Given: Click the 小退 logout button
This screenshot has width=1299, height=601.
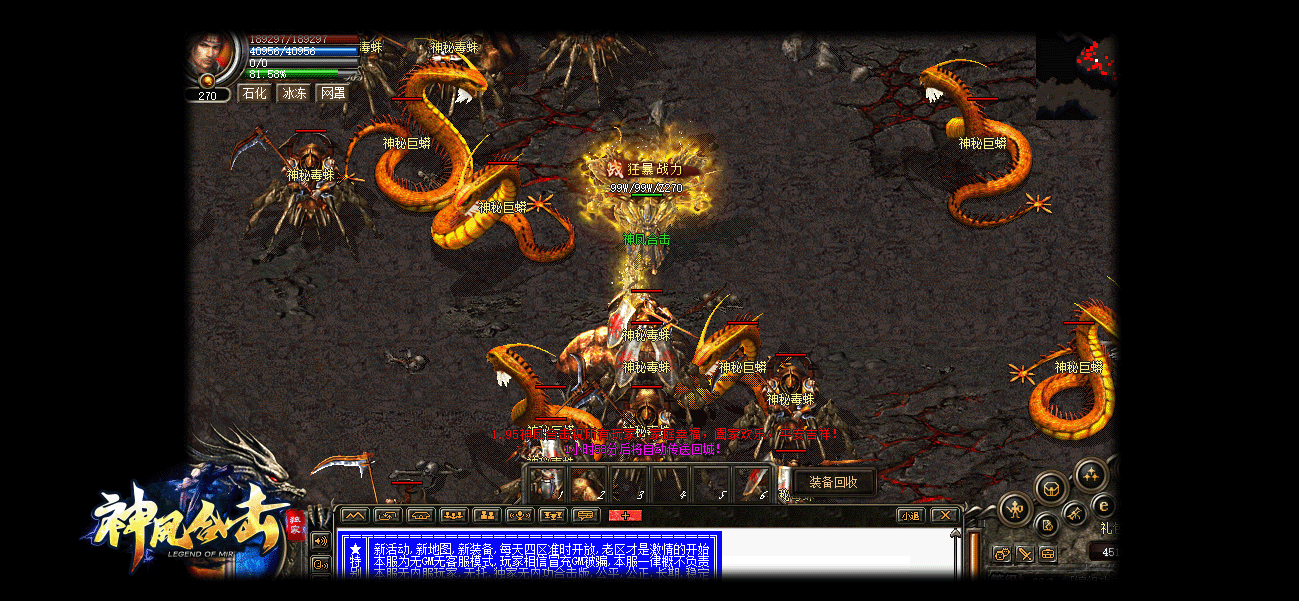Looking at the screenshot, I should (x=909, y=515).
